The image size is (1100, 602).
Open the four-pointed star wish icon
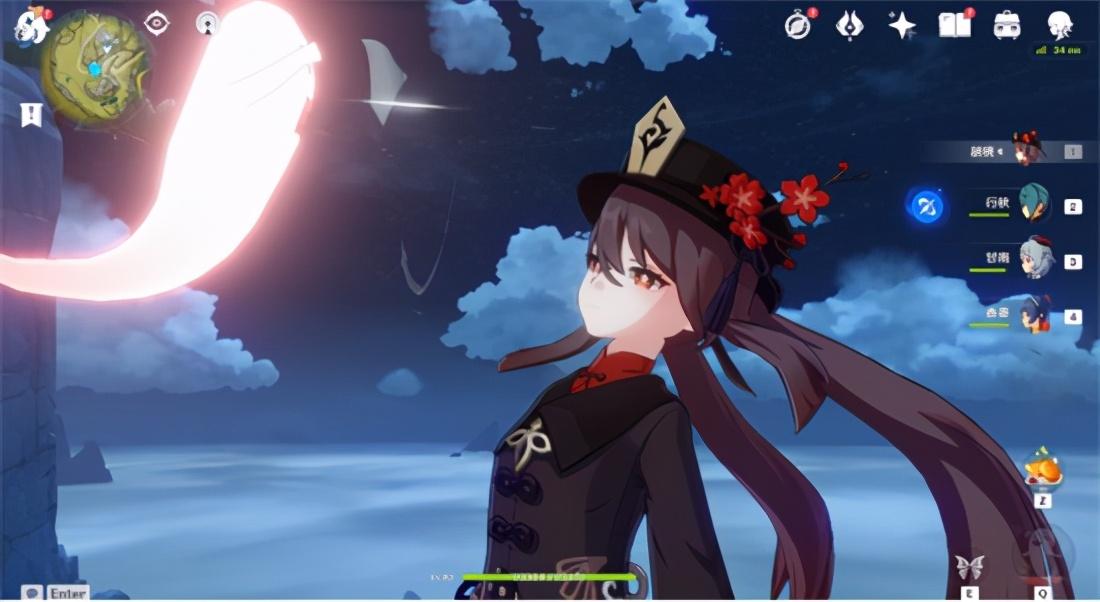point(902,25)
